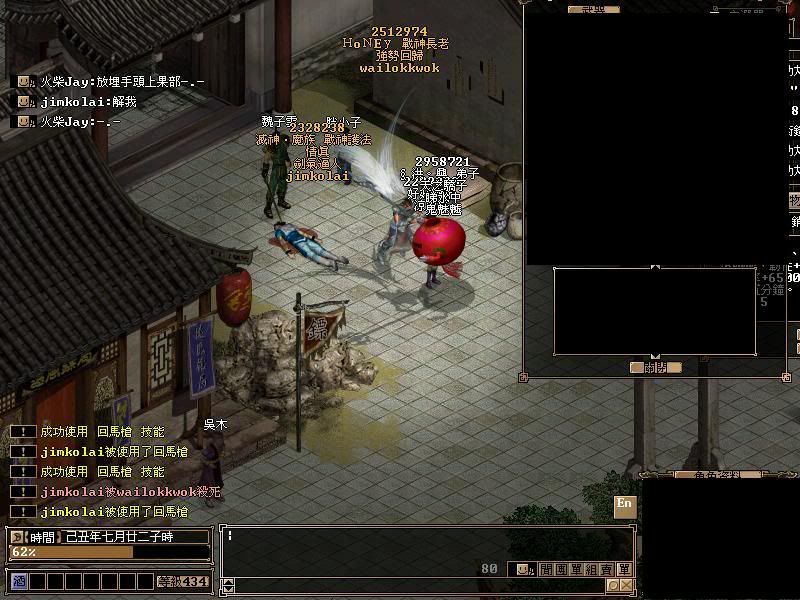Click the round button beside the chat X

[x=612, y=585]
